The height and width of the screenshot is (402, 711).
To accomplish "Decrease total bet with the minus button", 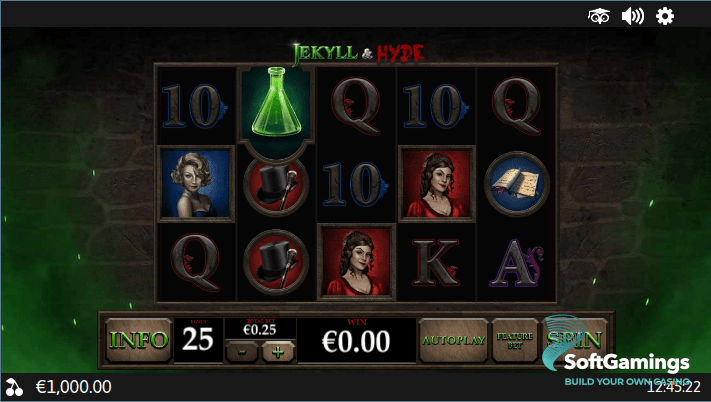I will coord(241,351).
